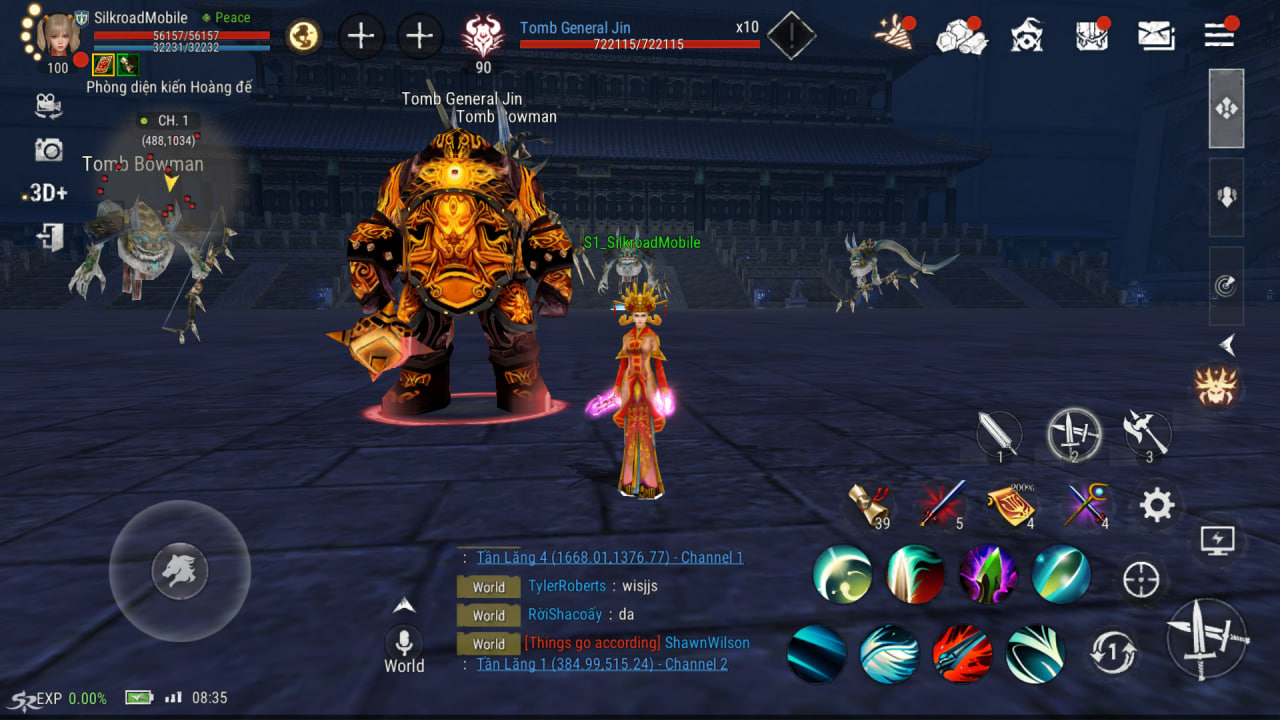The height and width of the screenshot is (720, 1280).
Task: Open the crystal gems shop icon
Action: [x=960, y=37]
